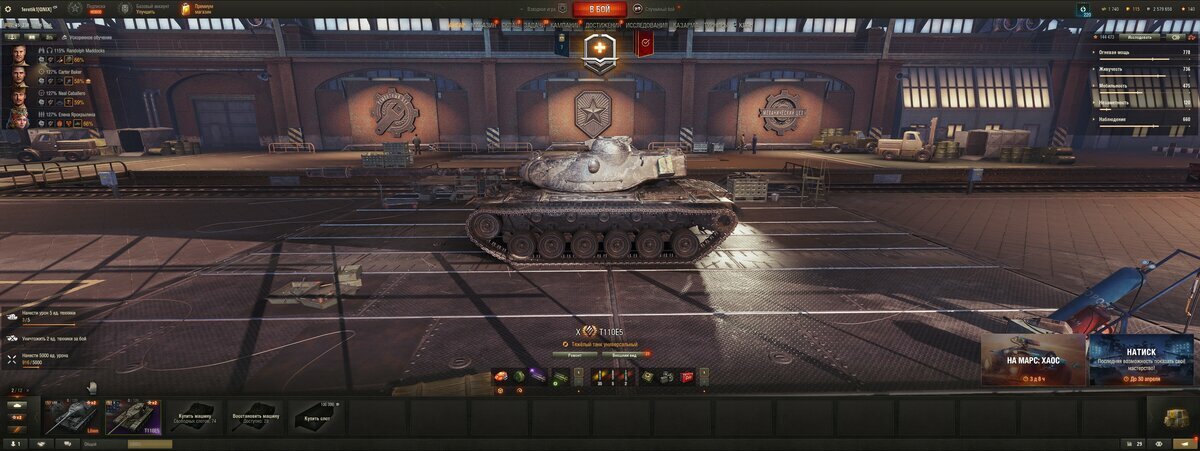Open the red first aid kit consumable slot

686,377
